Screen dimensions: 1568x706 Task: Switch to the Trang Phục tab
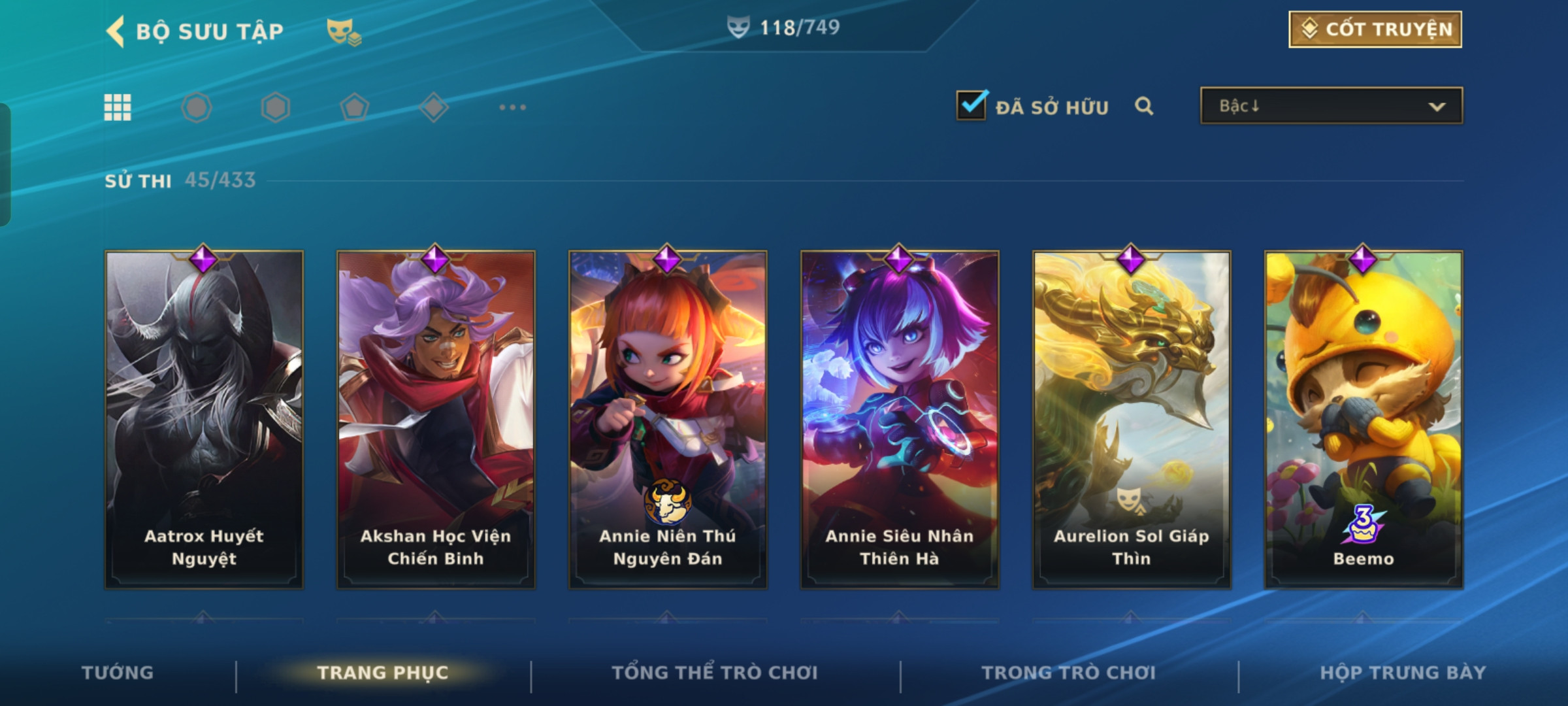[x=383, y=673]
